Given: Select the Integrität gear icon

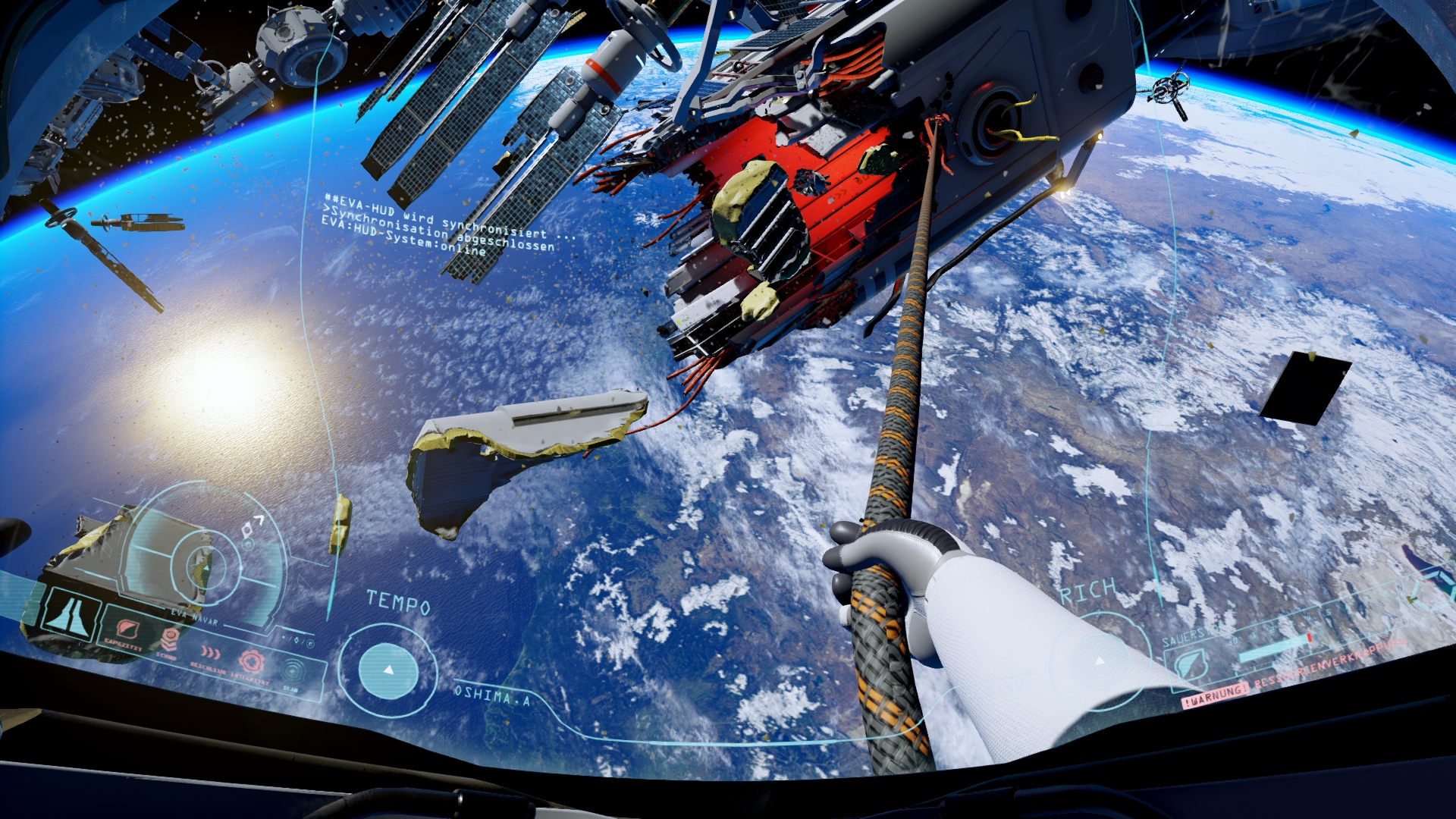Looking at the screenshot, I should coord(251,661).
